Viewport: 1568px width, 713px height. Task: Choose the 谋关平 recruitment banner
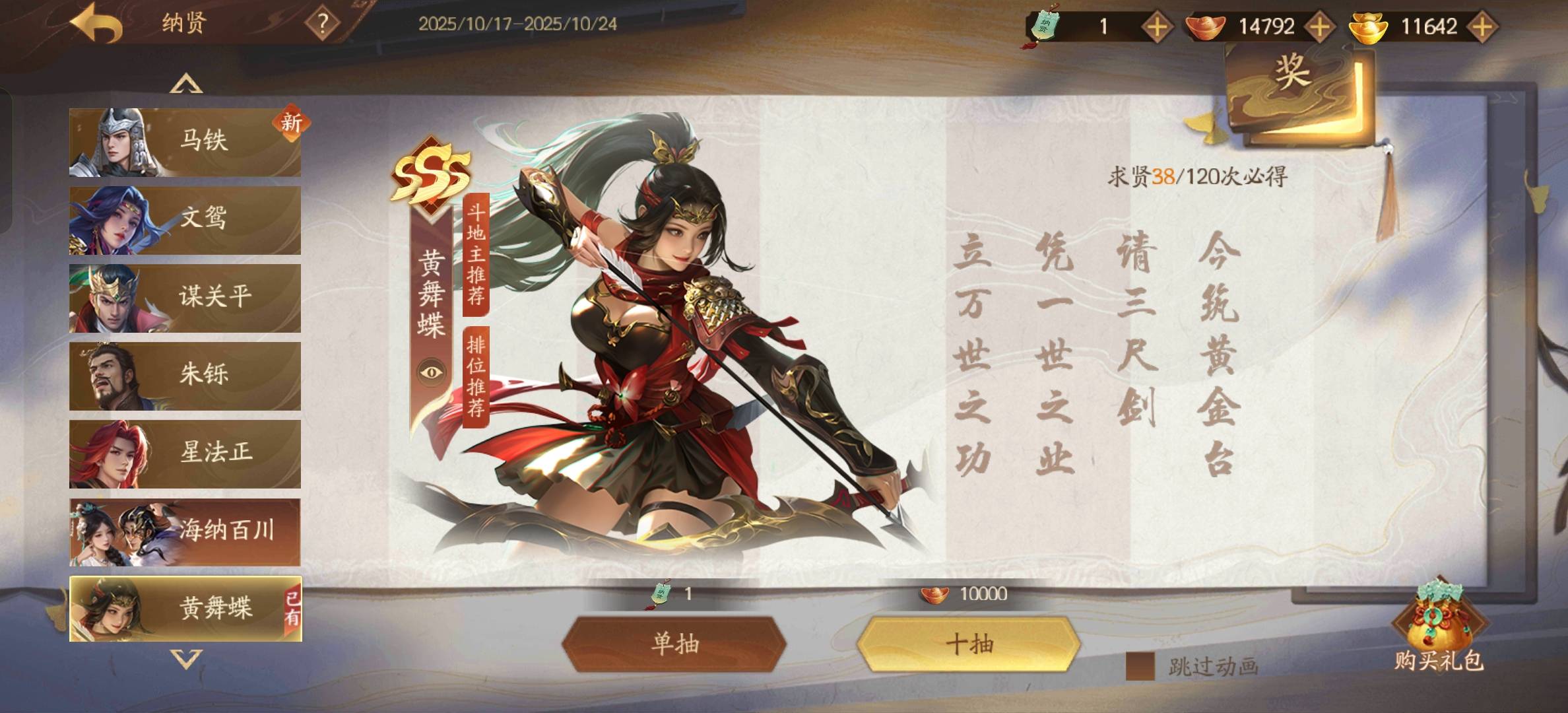point(185,298)
